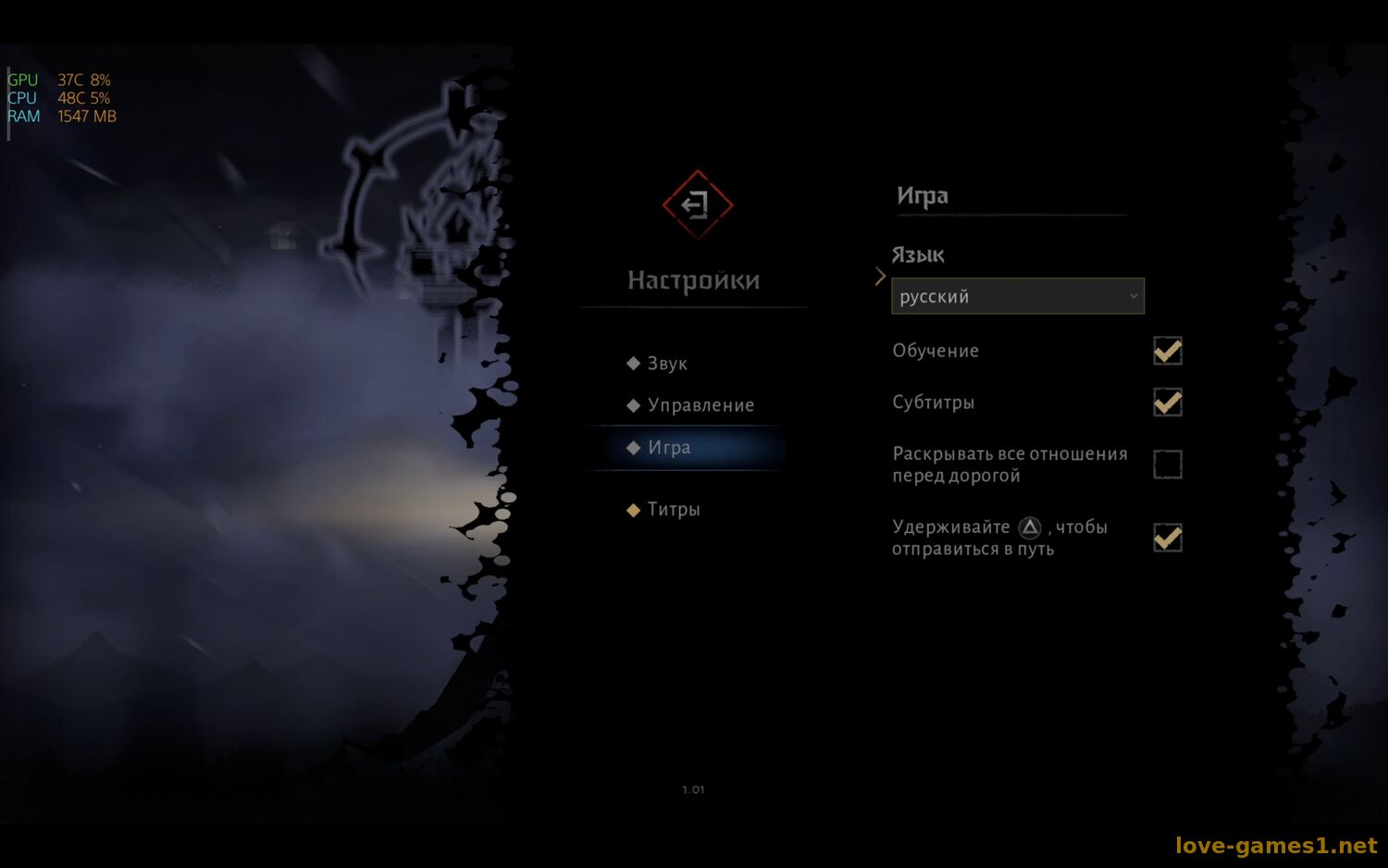Open the Звук settings section
This screenshot has width=1388, height=868.
pyautogui.click(x=666, y=364)
